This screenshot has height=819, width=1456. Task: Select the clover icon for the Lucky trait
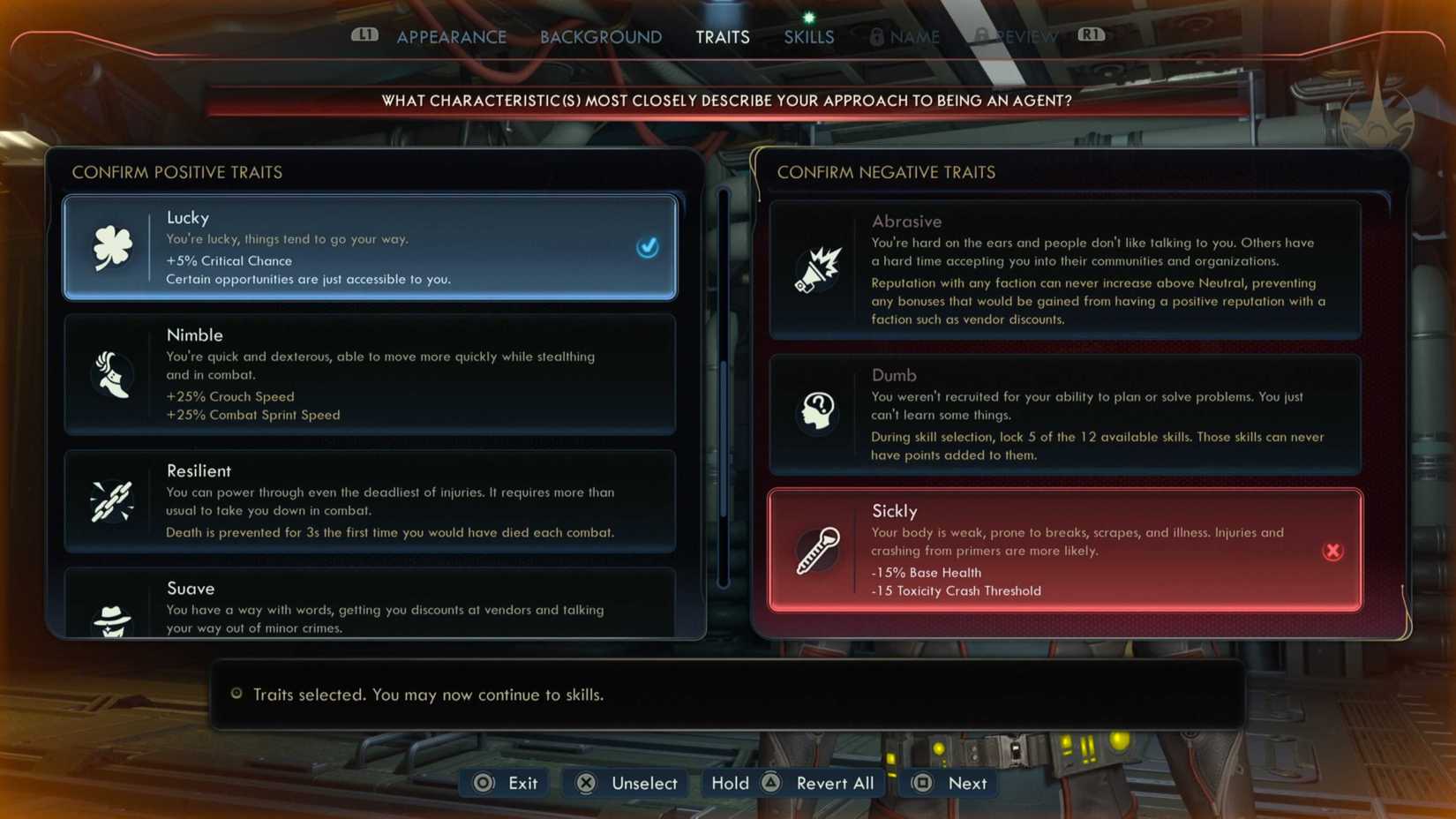coord(112,248)
